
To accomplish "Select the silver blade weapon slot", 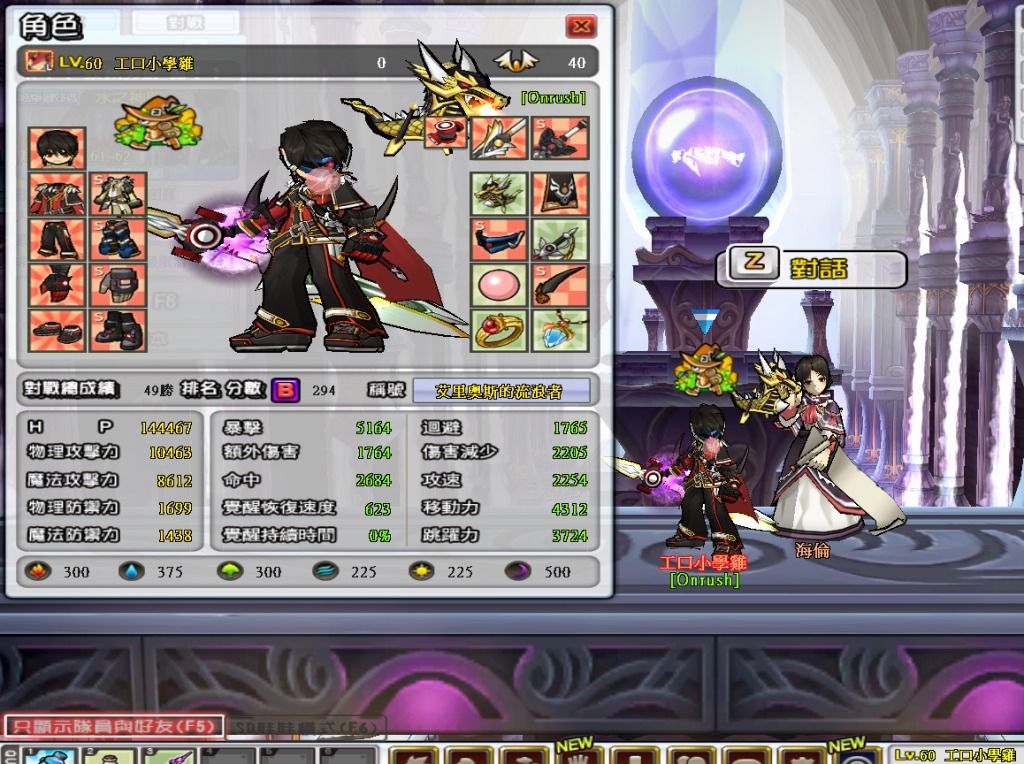I will (x=499, y=138).
